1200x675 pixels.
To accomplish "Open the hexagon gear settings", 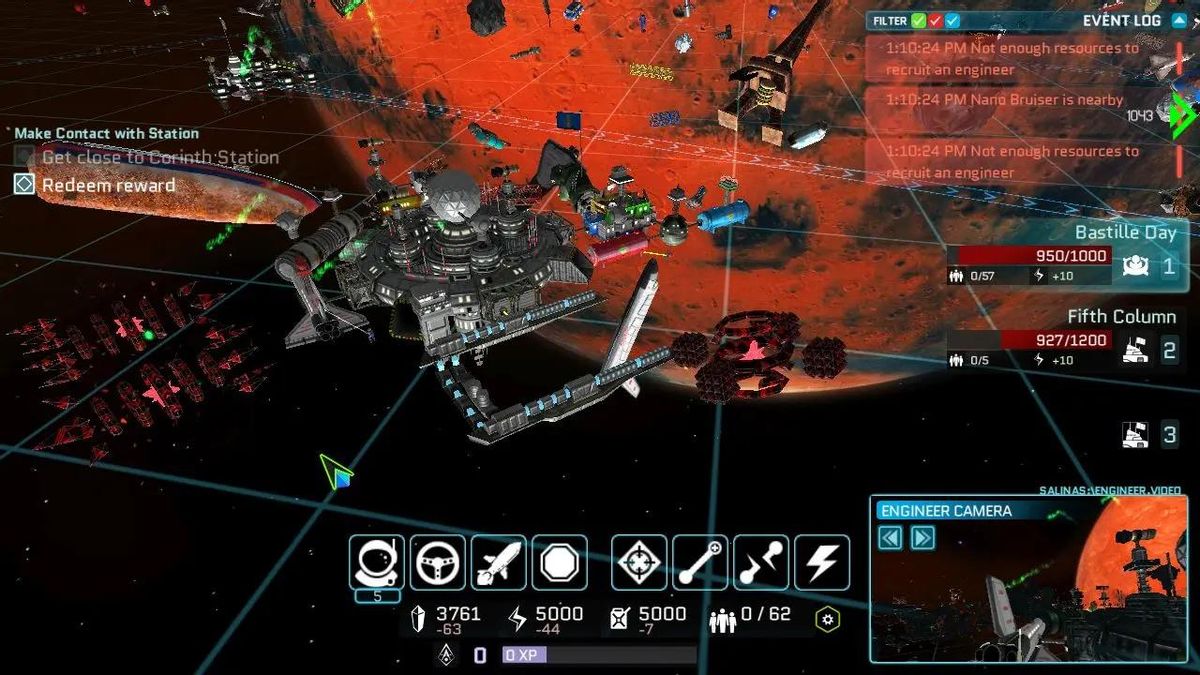I will point(828,620).
